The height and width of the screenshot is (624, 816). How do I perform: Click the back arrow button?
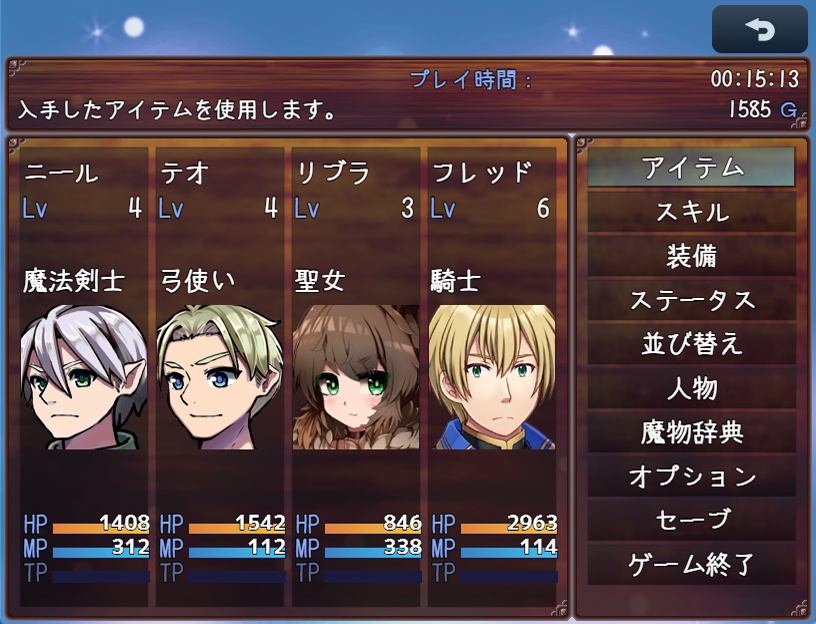(x=759, y=30)
